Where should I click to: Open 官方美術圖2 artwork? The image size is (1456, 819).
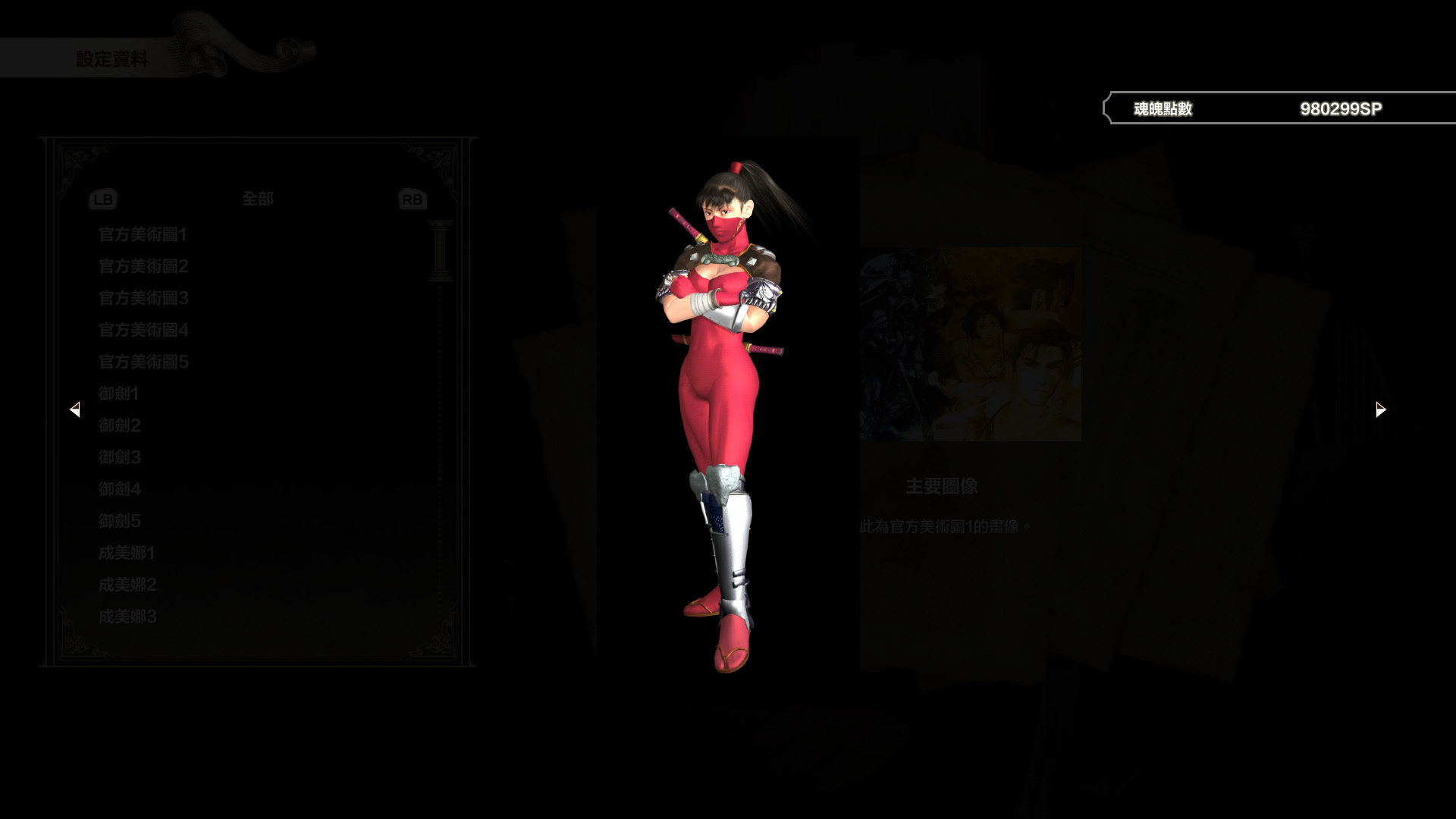pyautogui.click(x=142, y=267)
